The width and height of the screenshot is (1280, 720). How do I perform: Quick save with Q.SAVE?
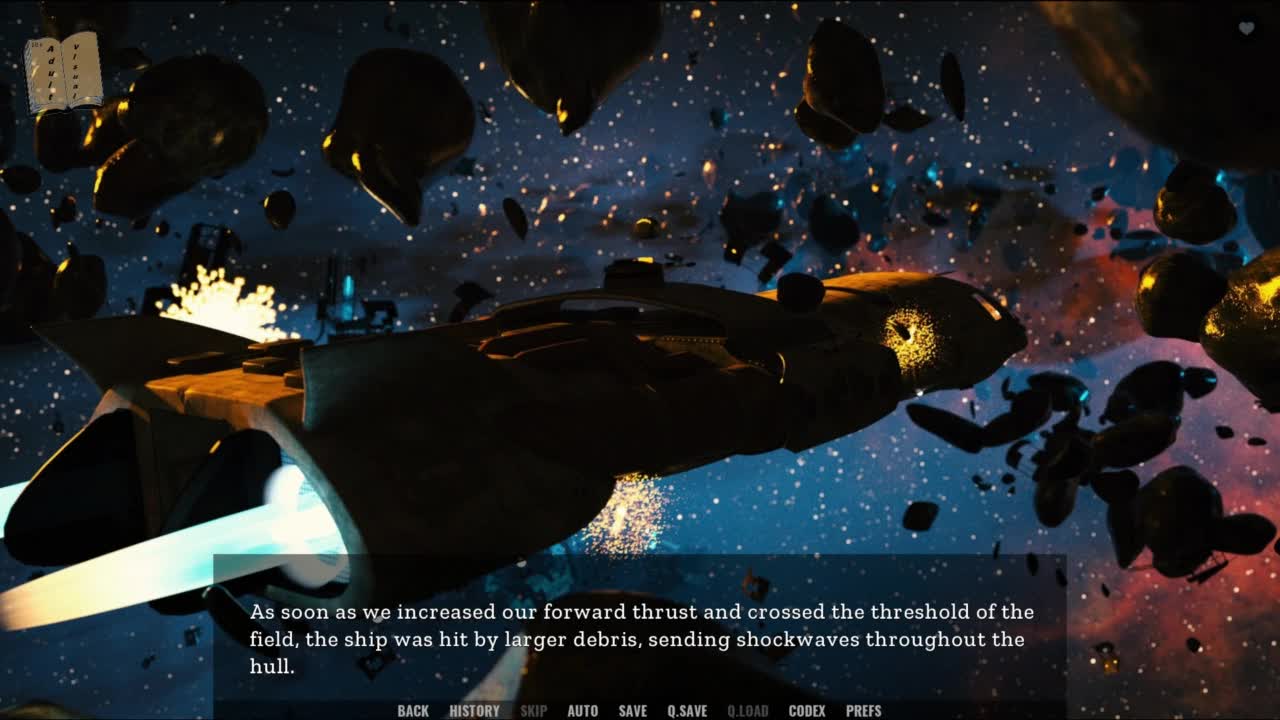click(687, 711)
